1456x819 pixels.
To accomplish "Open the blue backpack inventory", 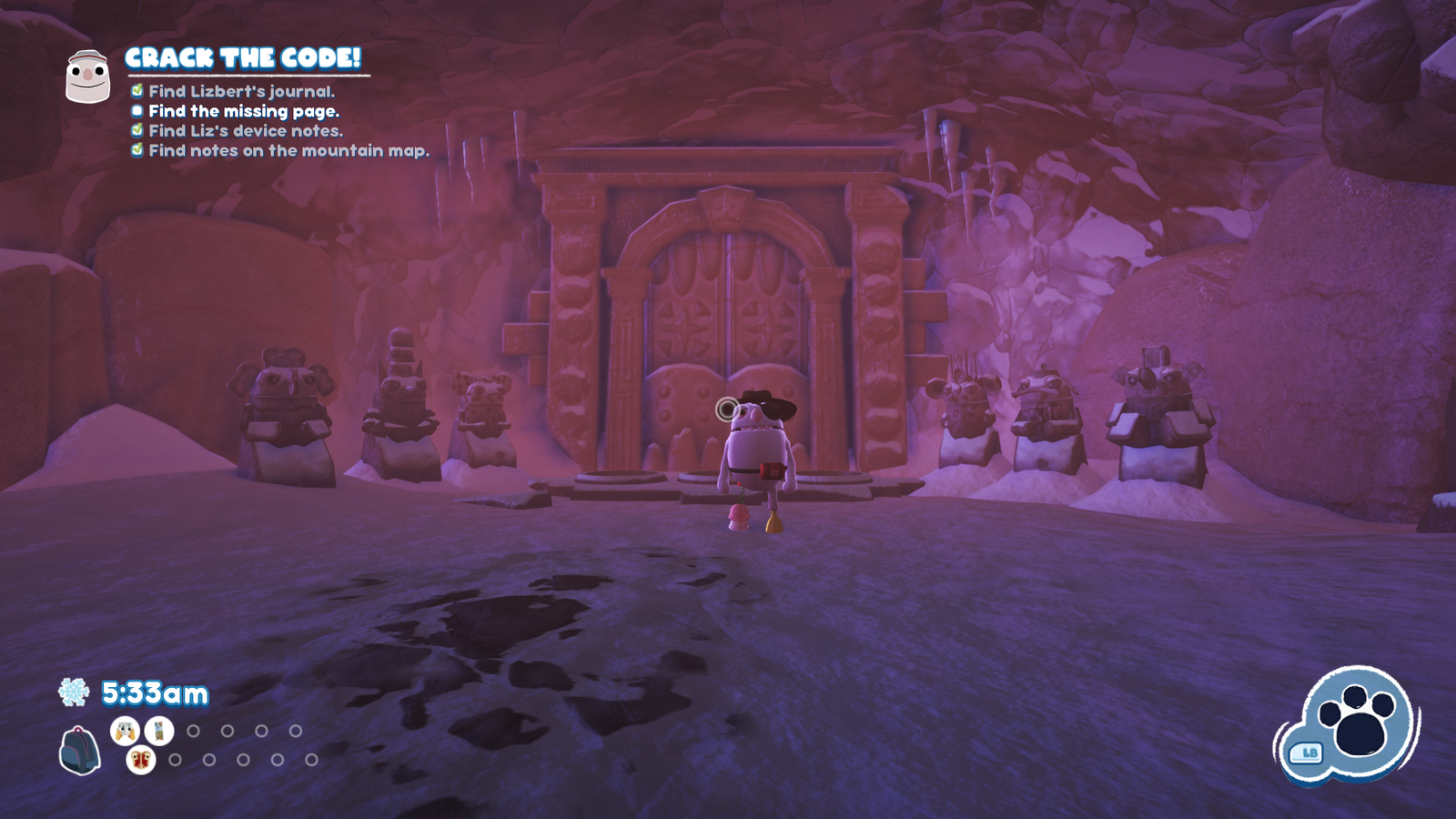I will 79,750.
